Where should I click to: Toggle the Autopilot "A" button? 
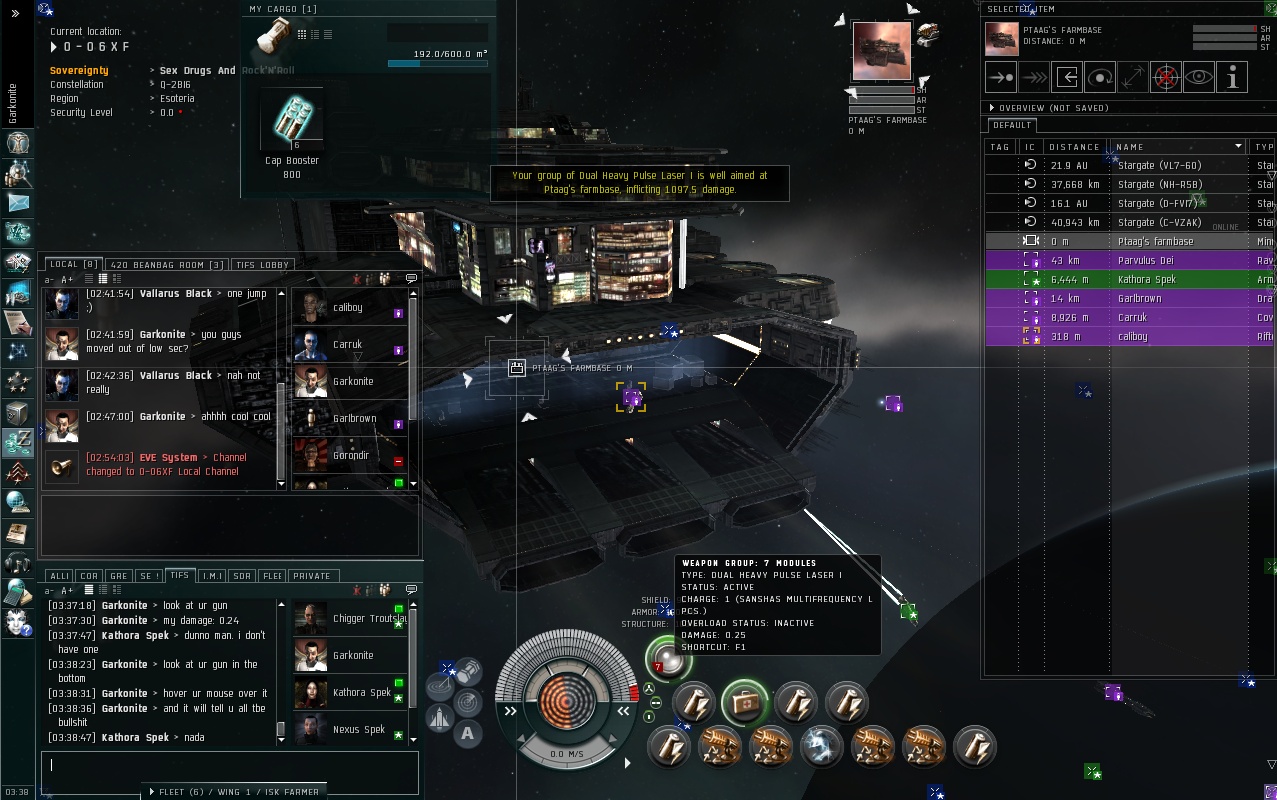pyautogui.click(x=467, y=734)
